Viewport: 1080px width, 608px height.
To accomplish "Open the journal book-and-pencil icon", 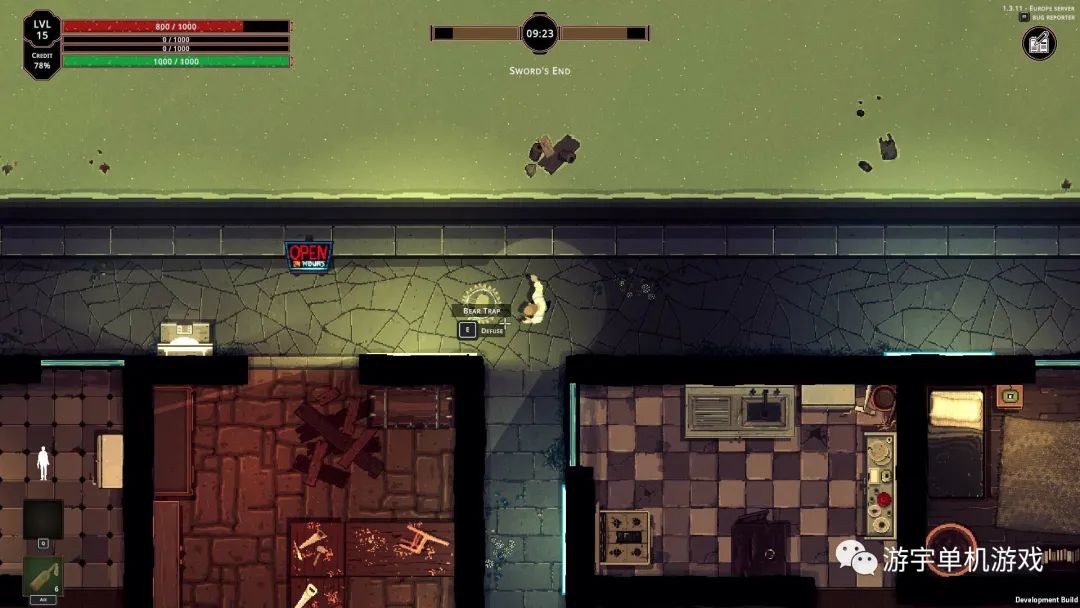I will (1039, 43).
